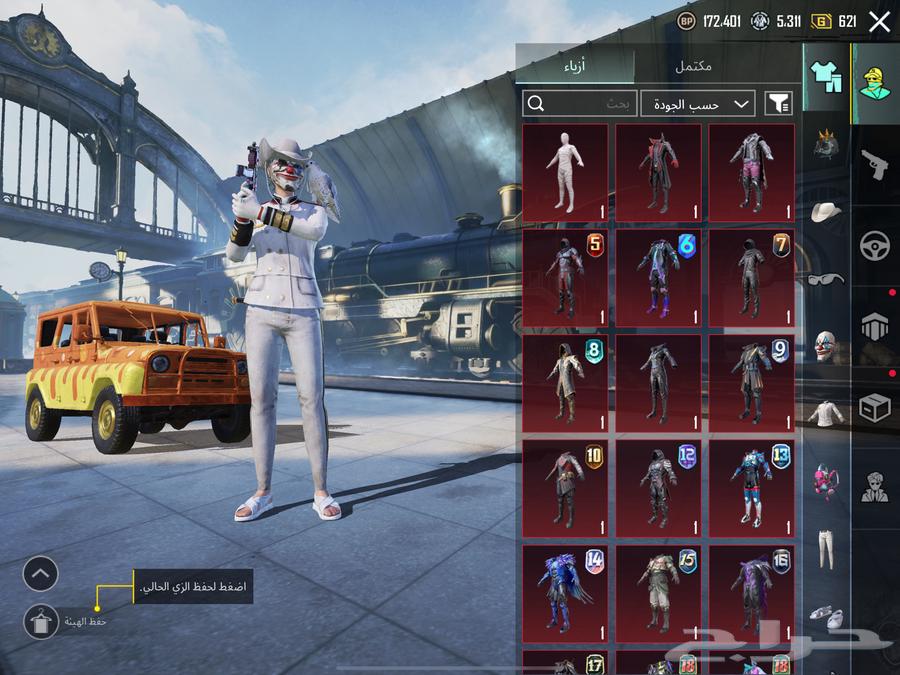Select the outfit marked with badge 8
900x675 pixels.
(x=565, y=383)
